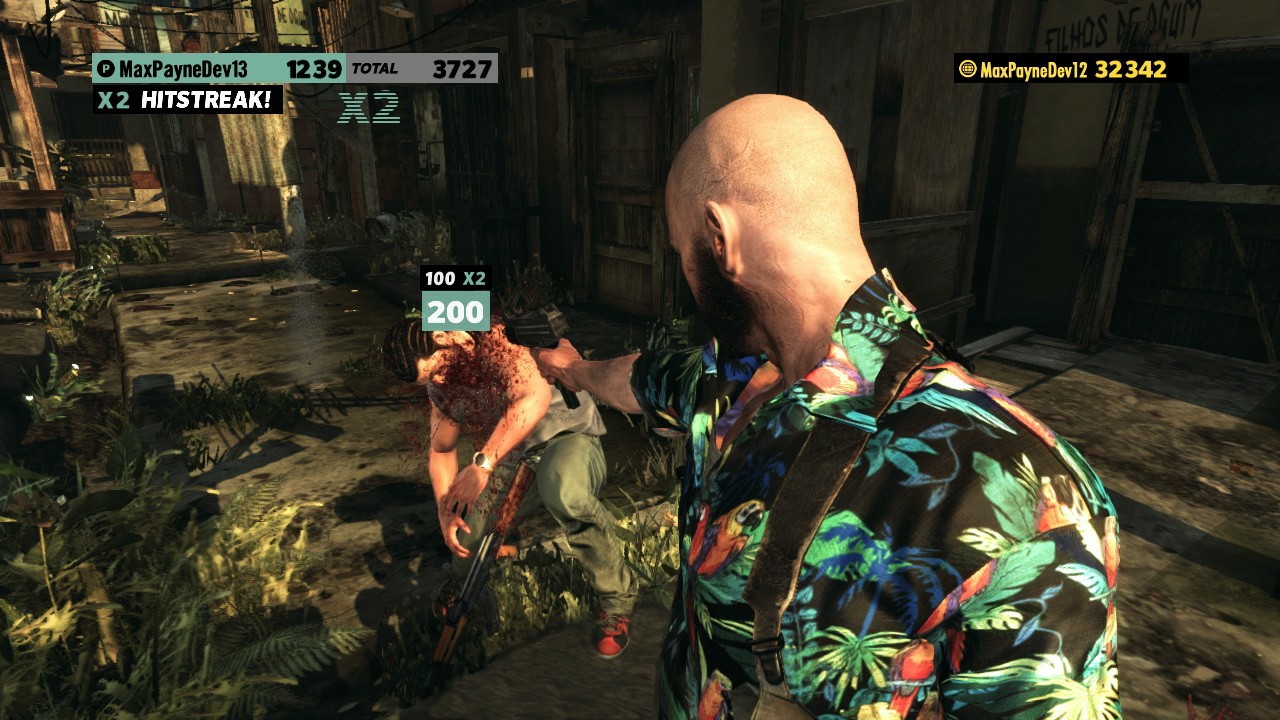
Task: Click the TOTAL text label
Action: pyautogui.click(x=375, y=70)
